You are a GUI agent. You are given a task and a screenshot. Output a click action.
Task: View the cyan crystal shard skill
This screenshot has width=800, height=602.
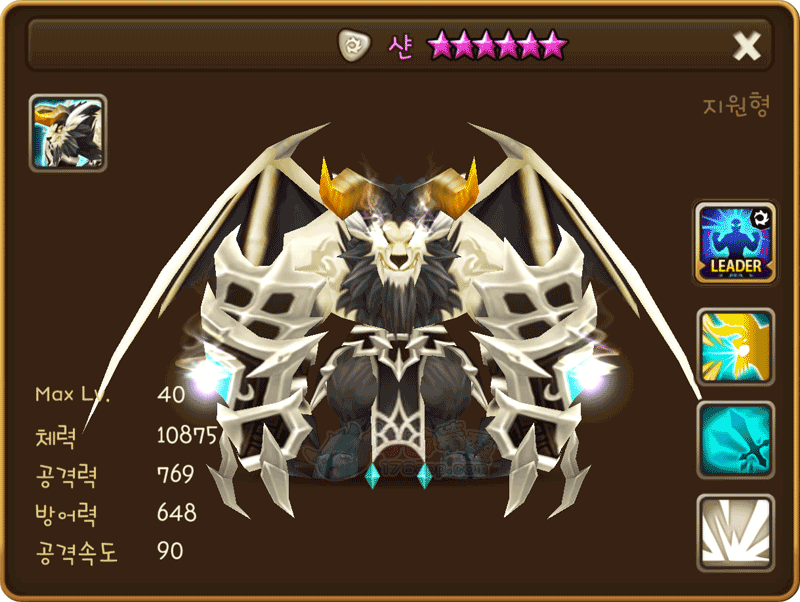(x=735, y=439)
